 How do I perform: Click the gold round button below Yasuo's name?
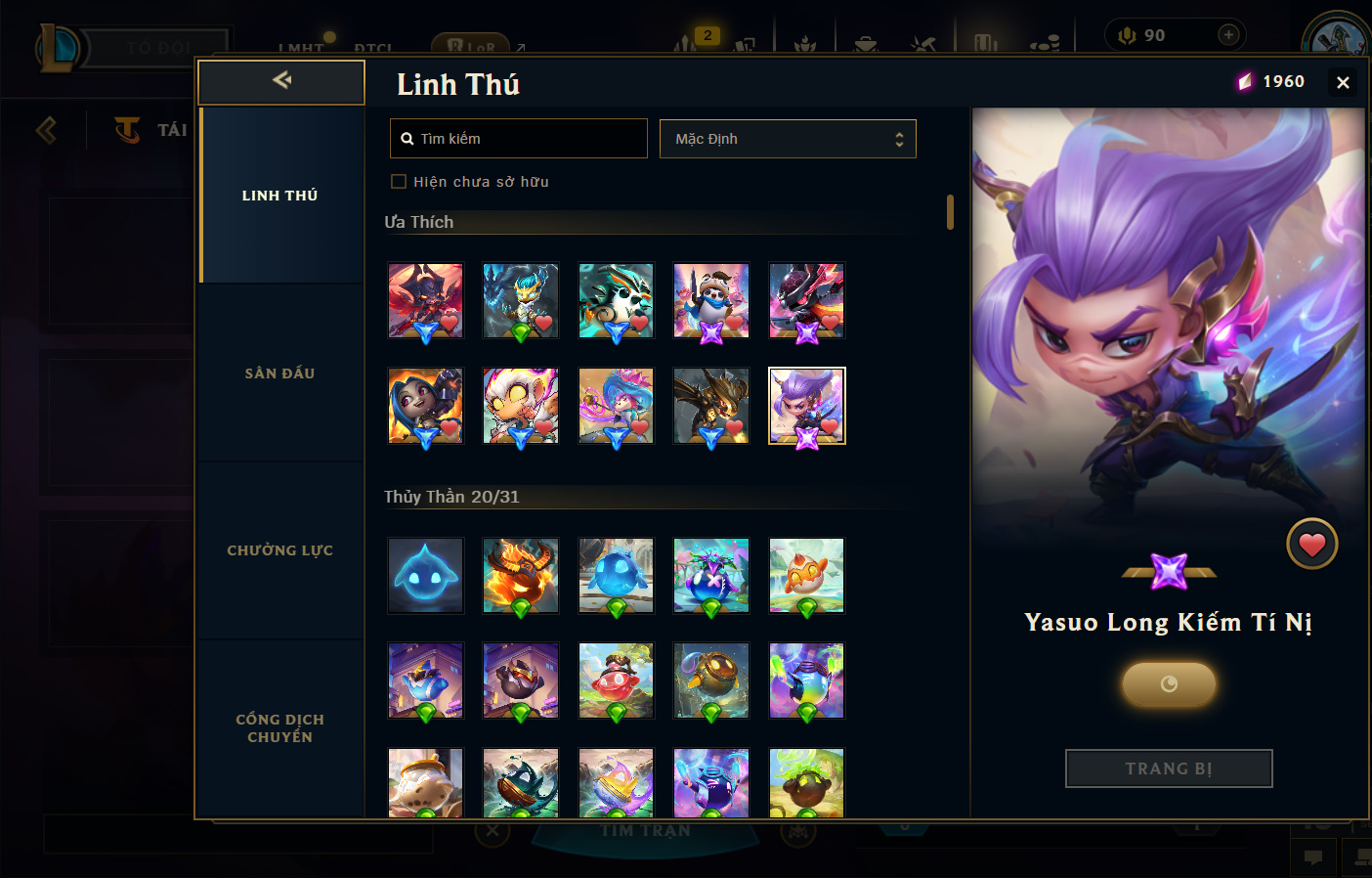1169,684
